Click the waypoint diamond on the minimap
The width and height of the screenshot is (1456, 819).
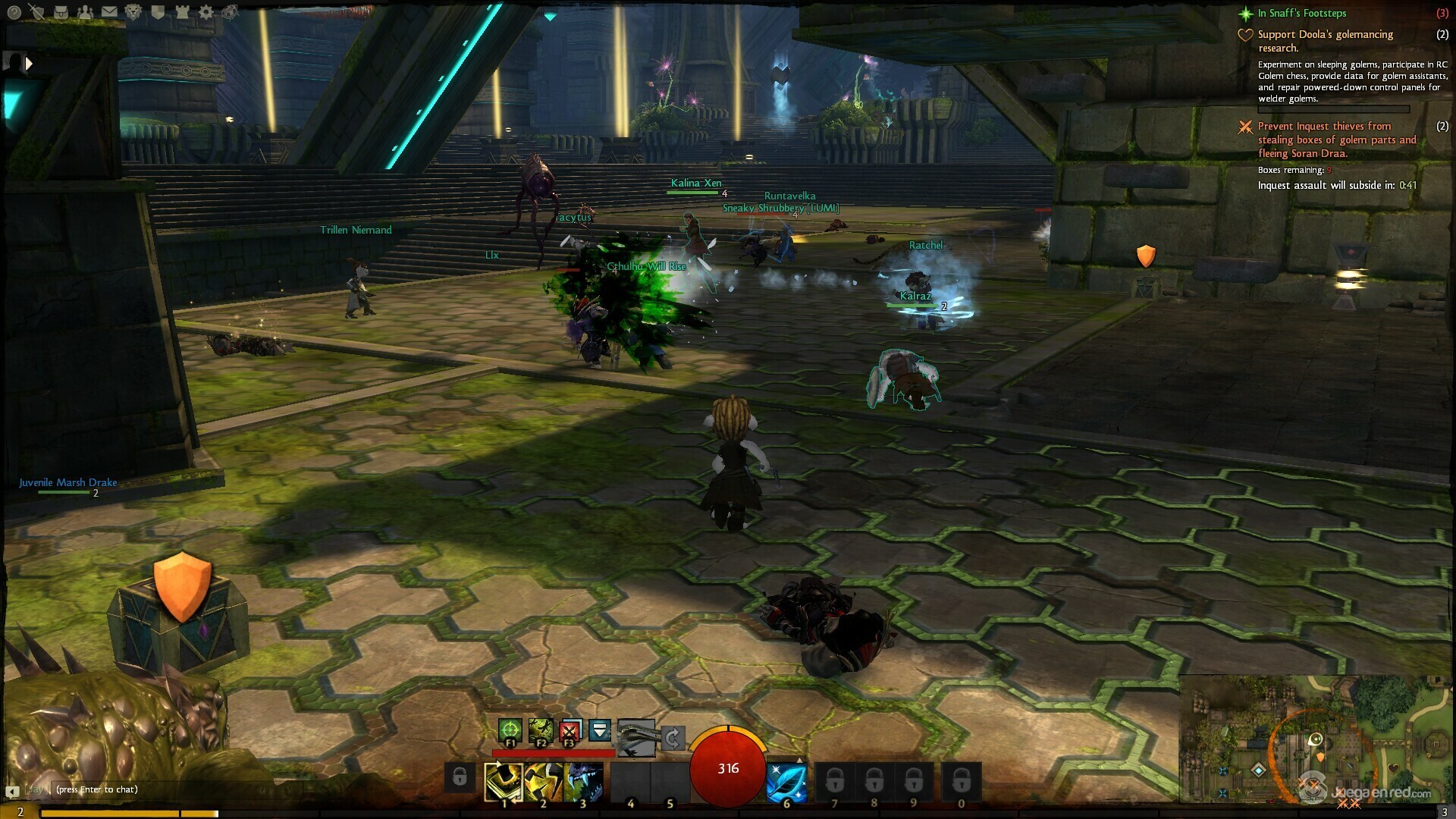coord(1259,770)
